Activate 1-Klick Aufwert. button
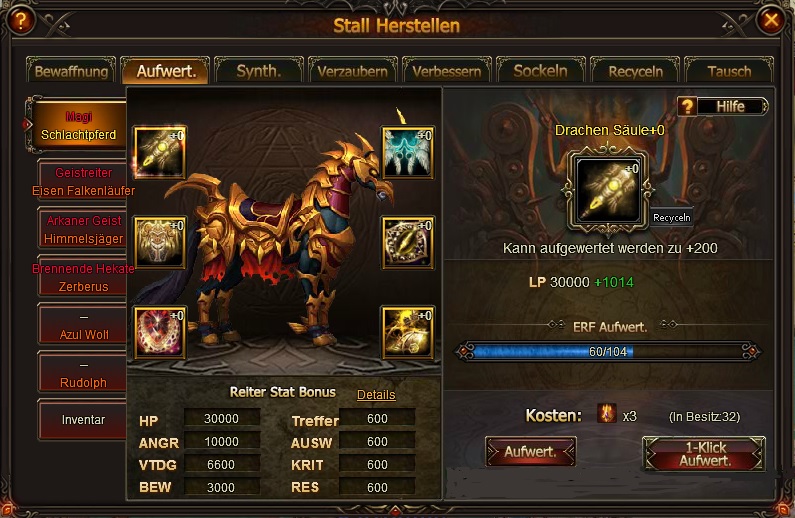Image resolution: width=795 pixels, height=518 pixels. [x=703, y=454]
